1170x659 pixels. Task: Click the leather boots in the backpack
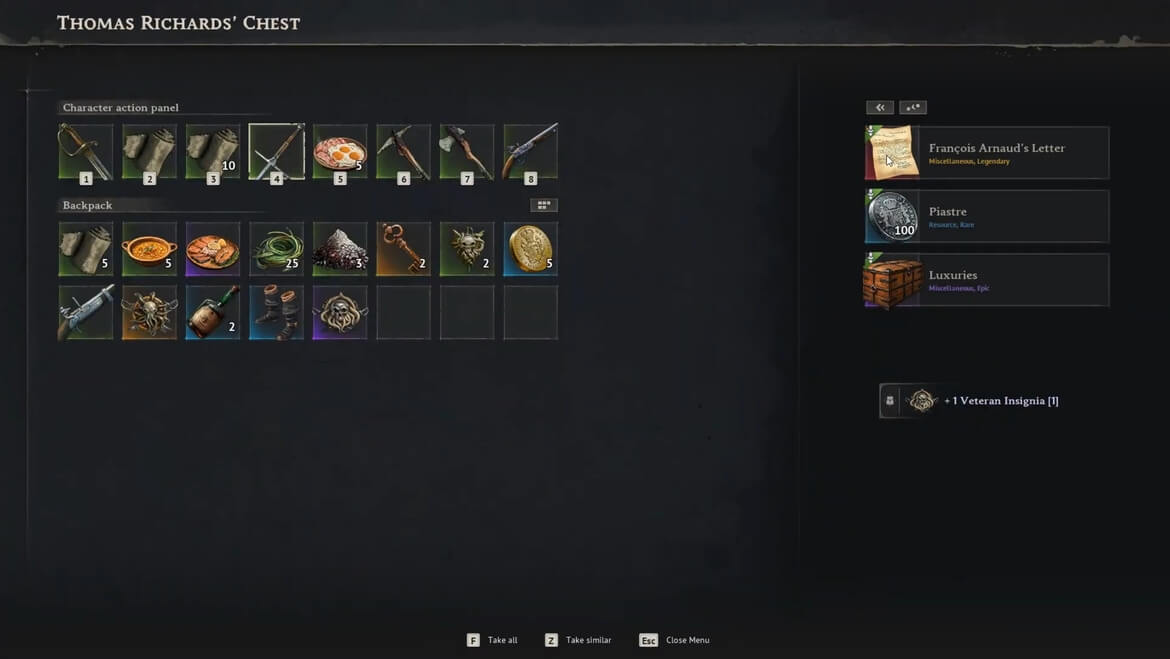tap(277, 312)
